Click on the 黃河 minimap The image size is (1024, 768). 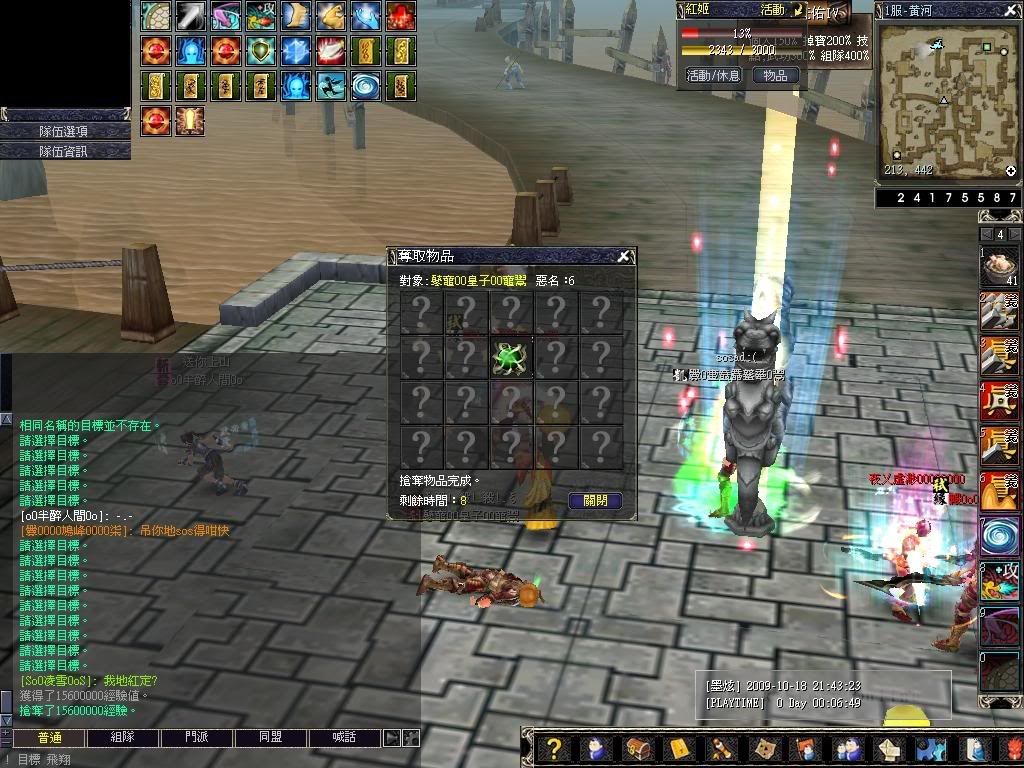click(x=945, y=100)
